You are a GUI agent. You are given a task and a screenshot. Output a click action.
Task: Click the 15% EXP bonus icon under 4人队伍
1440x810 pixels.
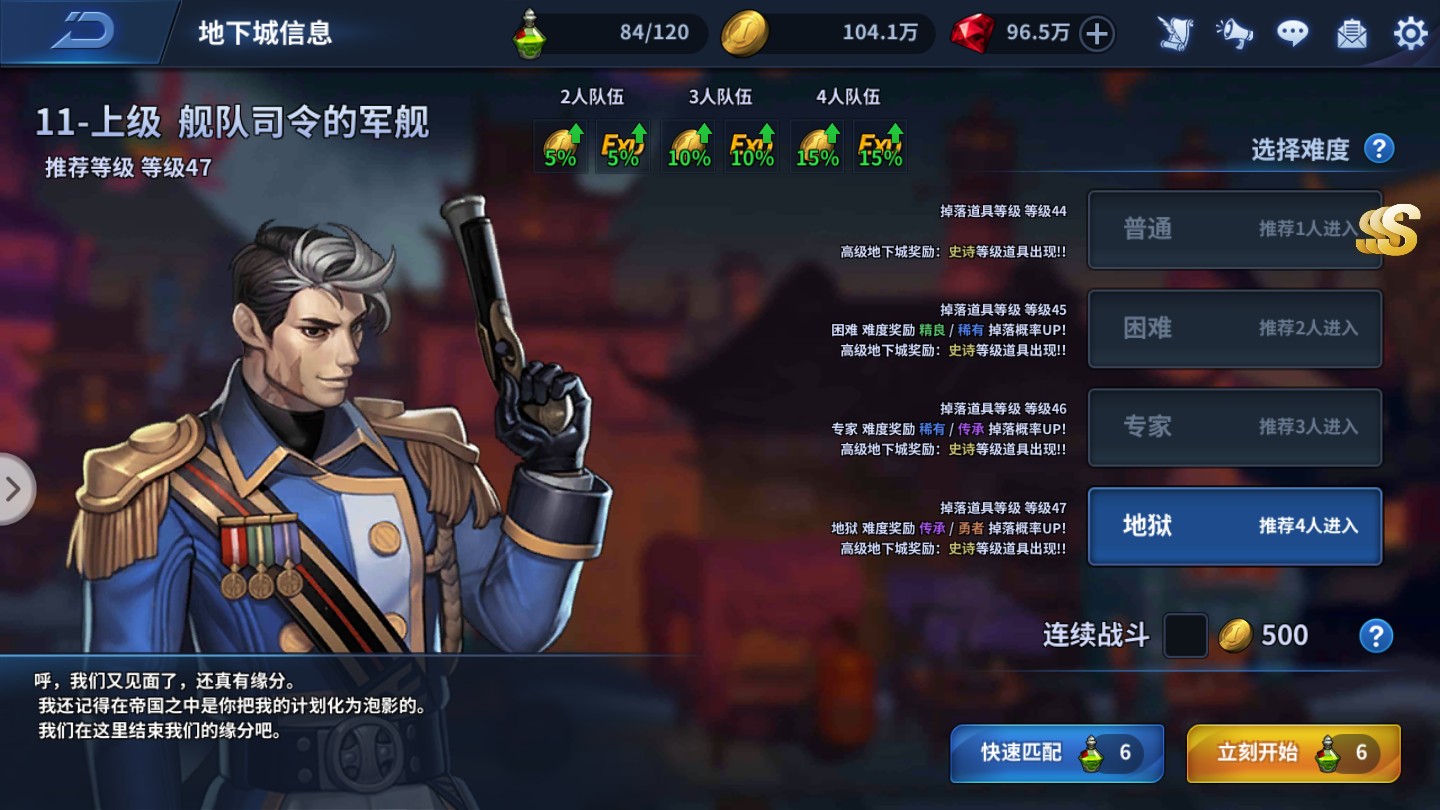pyautogui.click(x=878, y=147)
